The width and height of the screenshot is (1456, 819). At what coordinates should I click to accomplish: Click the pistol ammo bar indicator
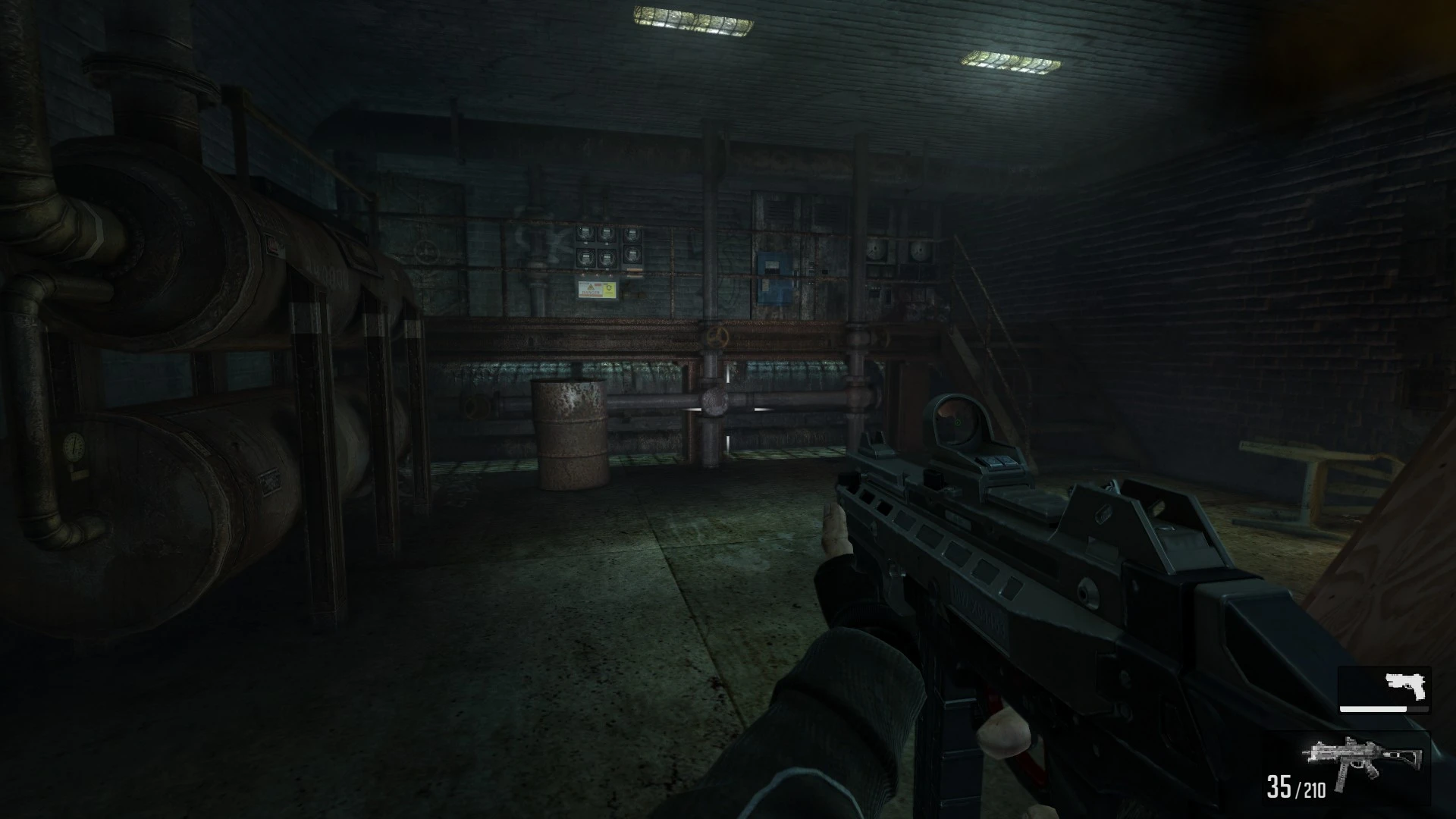pos(1373,708)
